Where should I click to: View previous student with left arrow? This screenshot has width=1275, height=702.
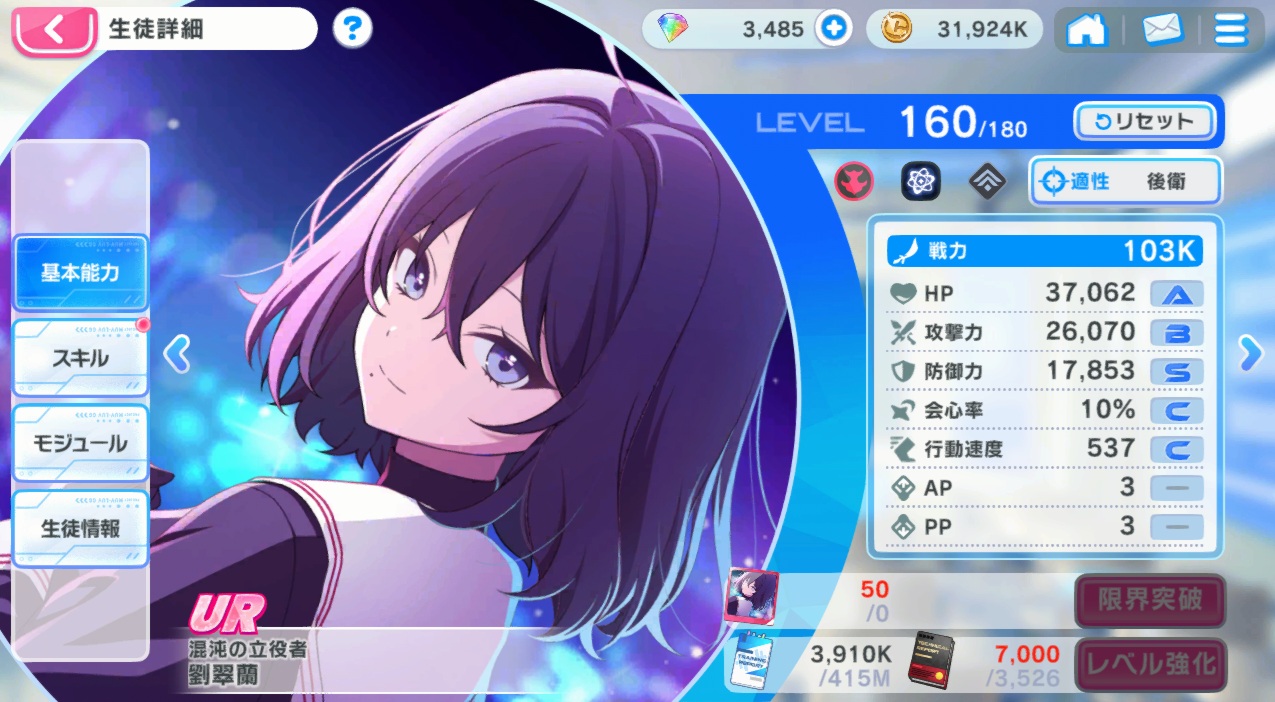click(176, 353)
